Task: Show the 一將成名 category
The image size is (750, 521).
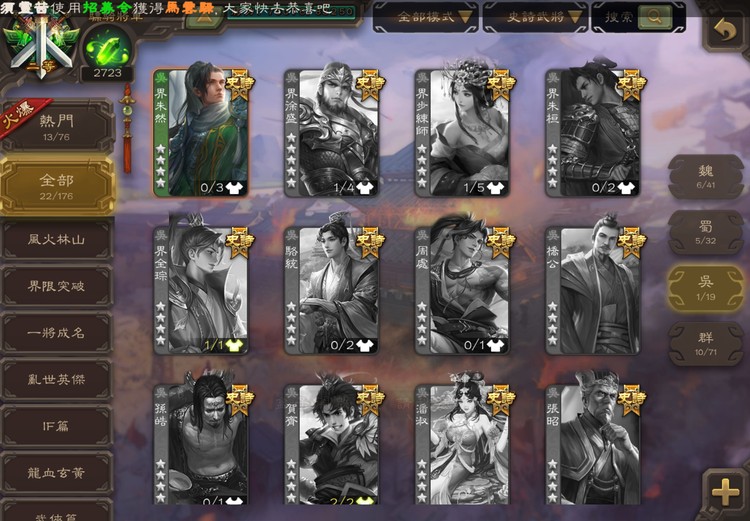Action: [x=56, y=333]
